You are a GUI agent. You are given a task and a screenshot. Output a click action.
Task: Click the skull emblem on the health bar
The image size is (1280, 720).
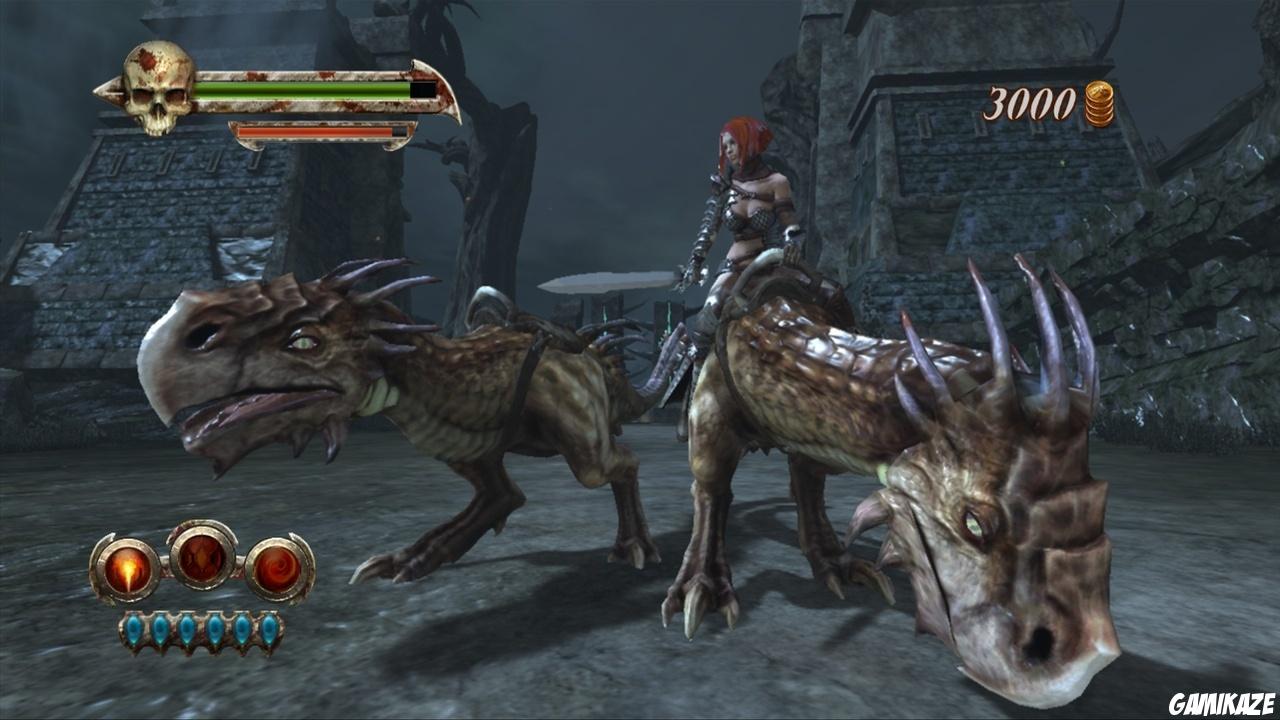pos(156,90)
